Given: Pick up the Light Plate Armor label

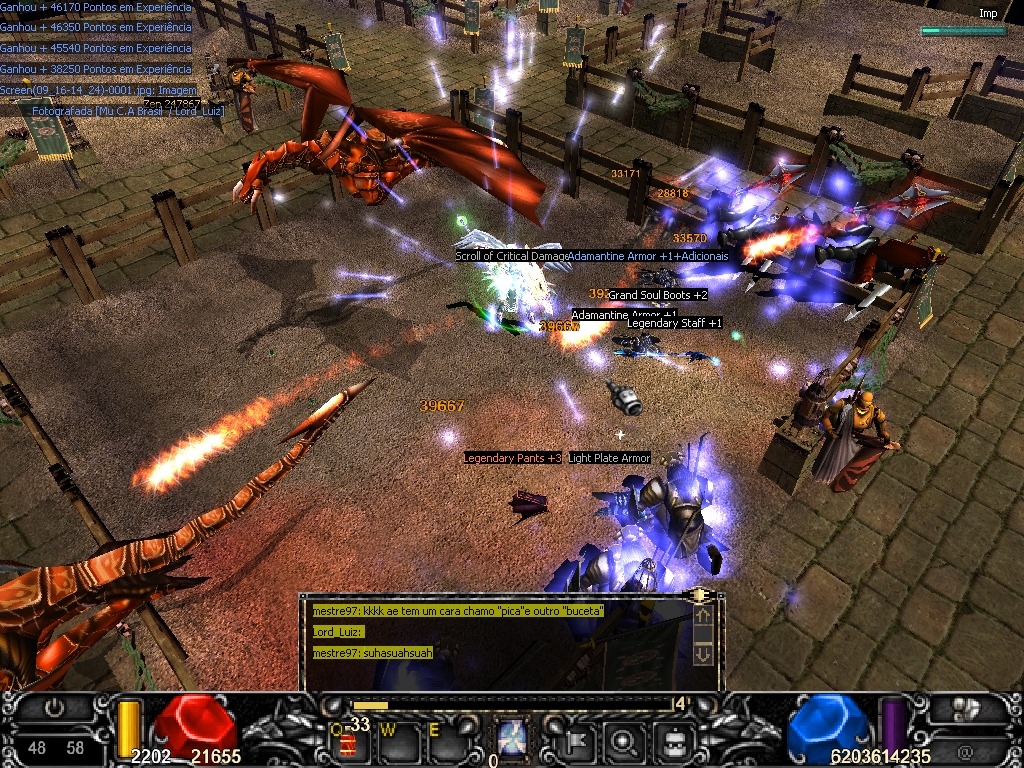Looking at the screenshot, I should tap(609, 458).
